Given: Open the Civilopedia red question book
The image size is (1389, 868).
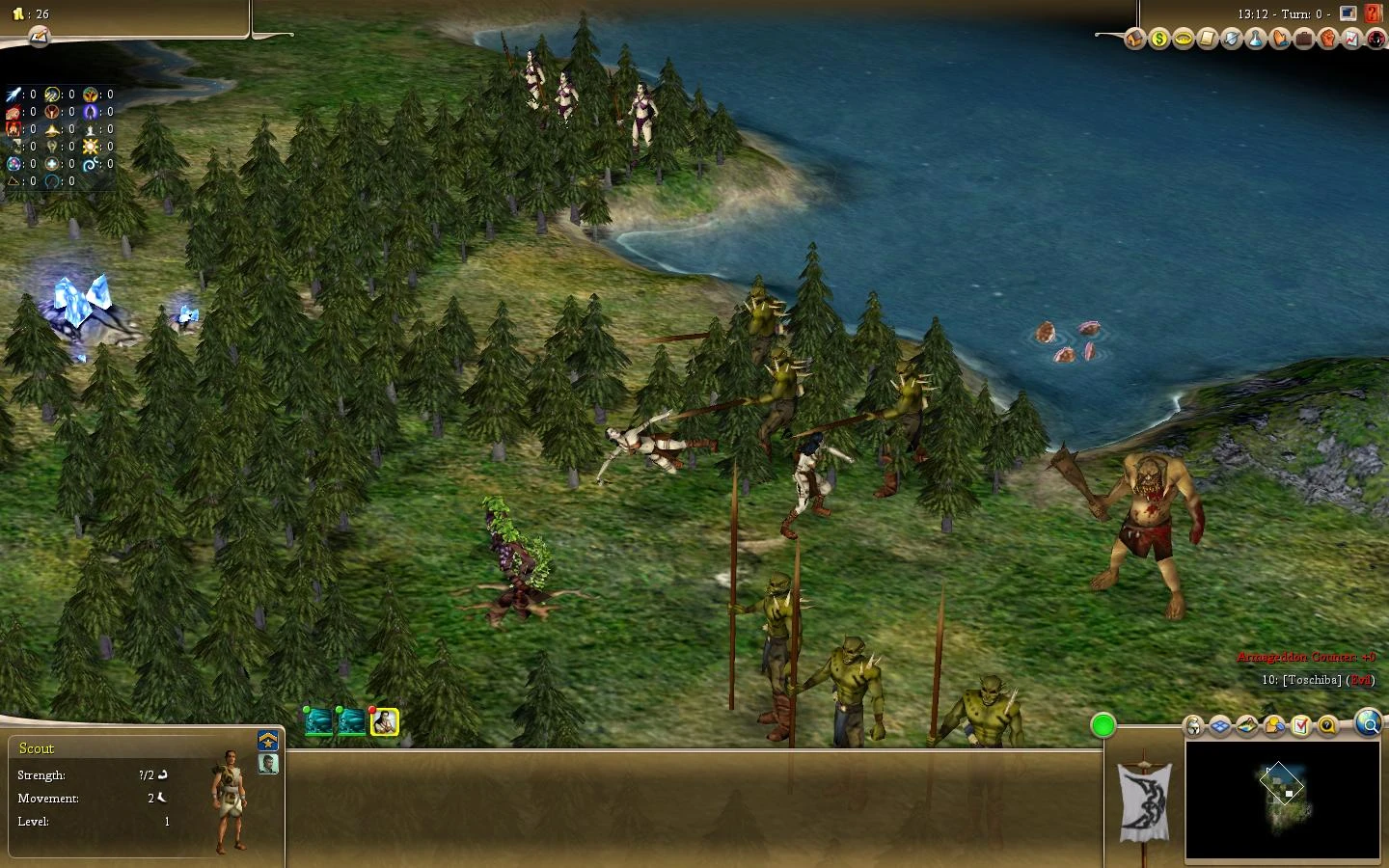Looking at the screenshot, I should pyautogui.click(x=1372, y=14).
